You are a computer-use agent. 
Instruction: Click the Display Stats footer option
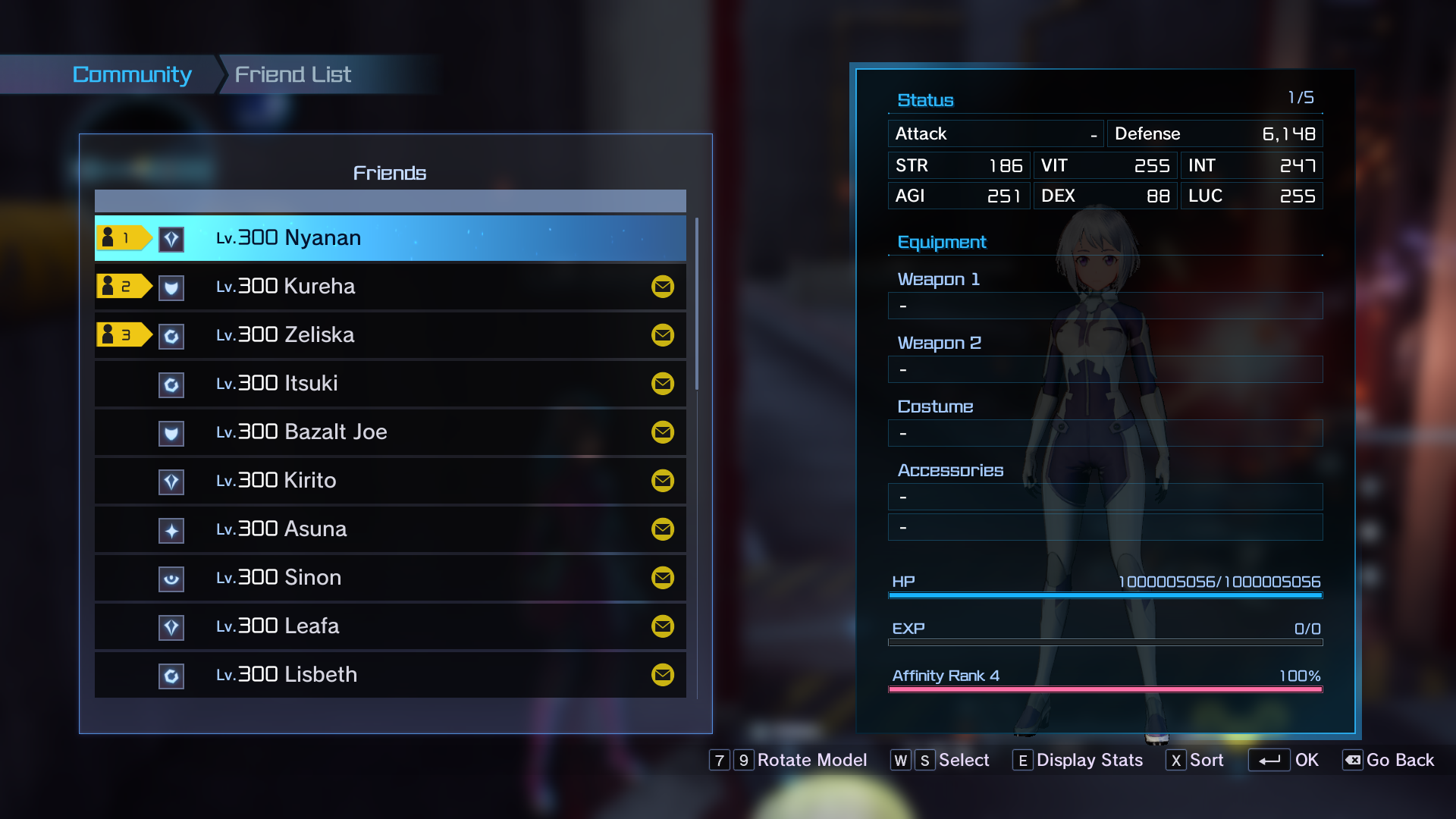[x=1078, y=760]
